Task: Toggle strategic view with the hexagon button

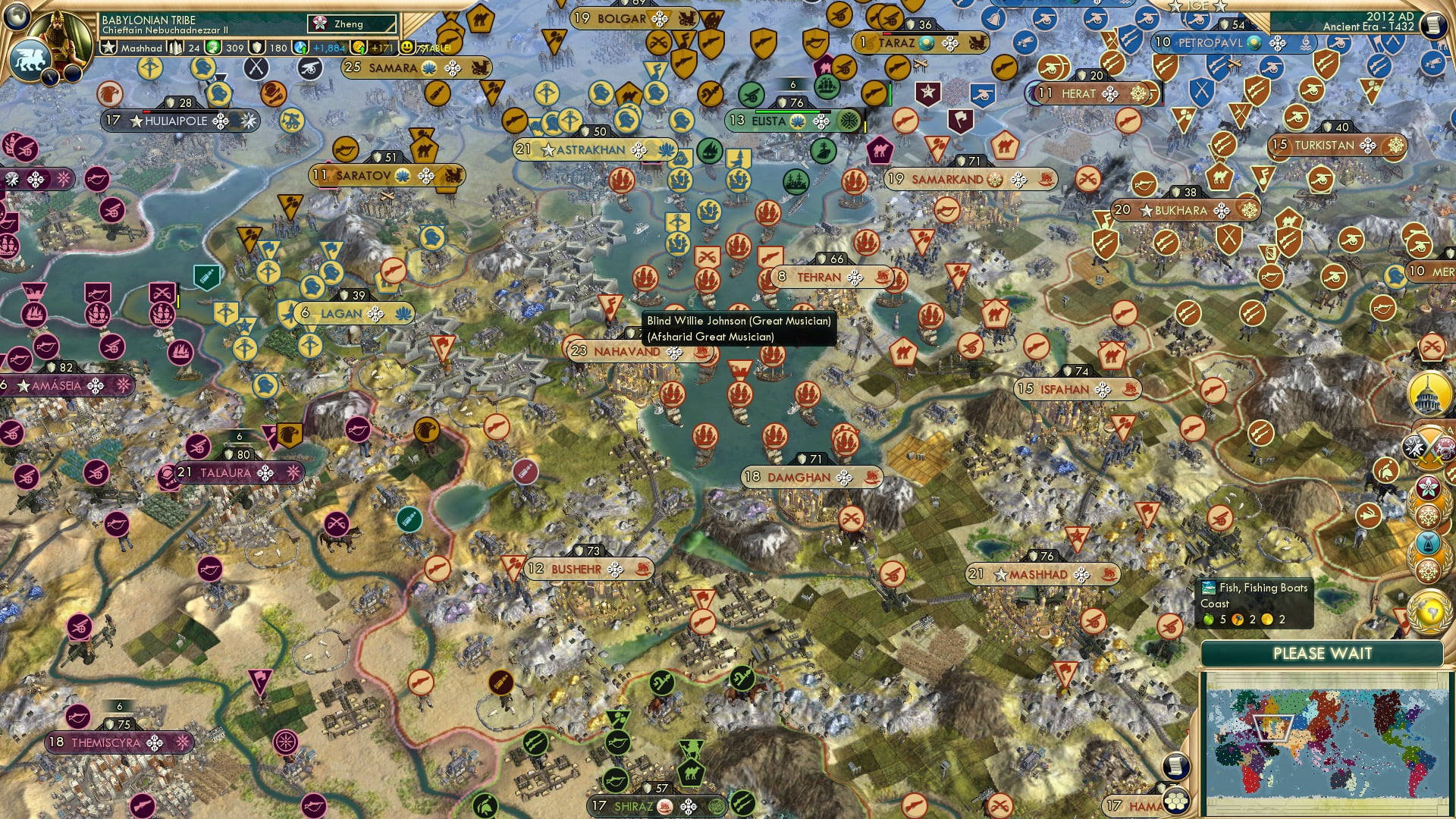Action: pos(1175,802)
